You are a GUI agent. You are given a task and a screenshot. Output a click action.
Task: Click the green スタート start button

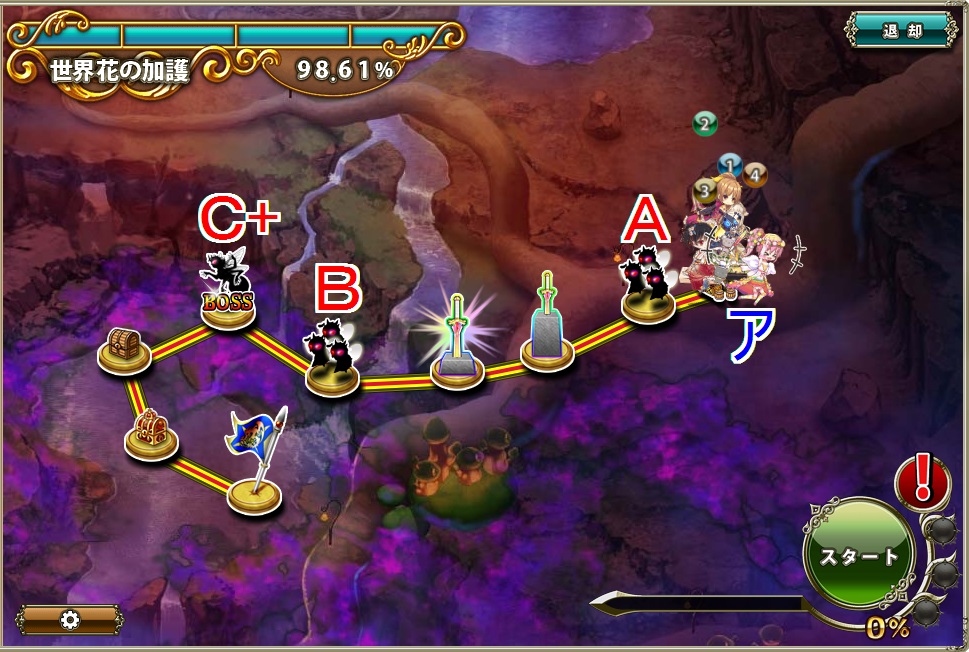(x=858, y=555)
